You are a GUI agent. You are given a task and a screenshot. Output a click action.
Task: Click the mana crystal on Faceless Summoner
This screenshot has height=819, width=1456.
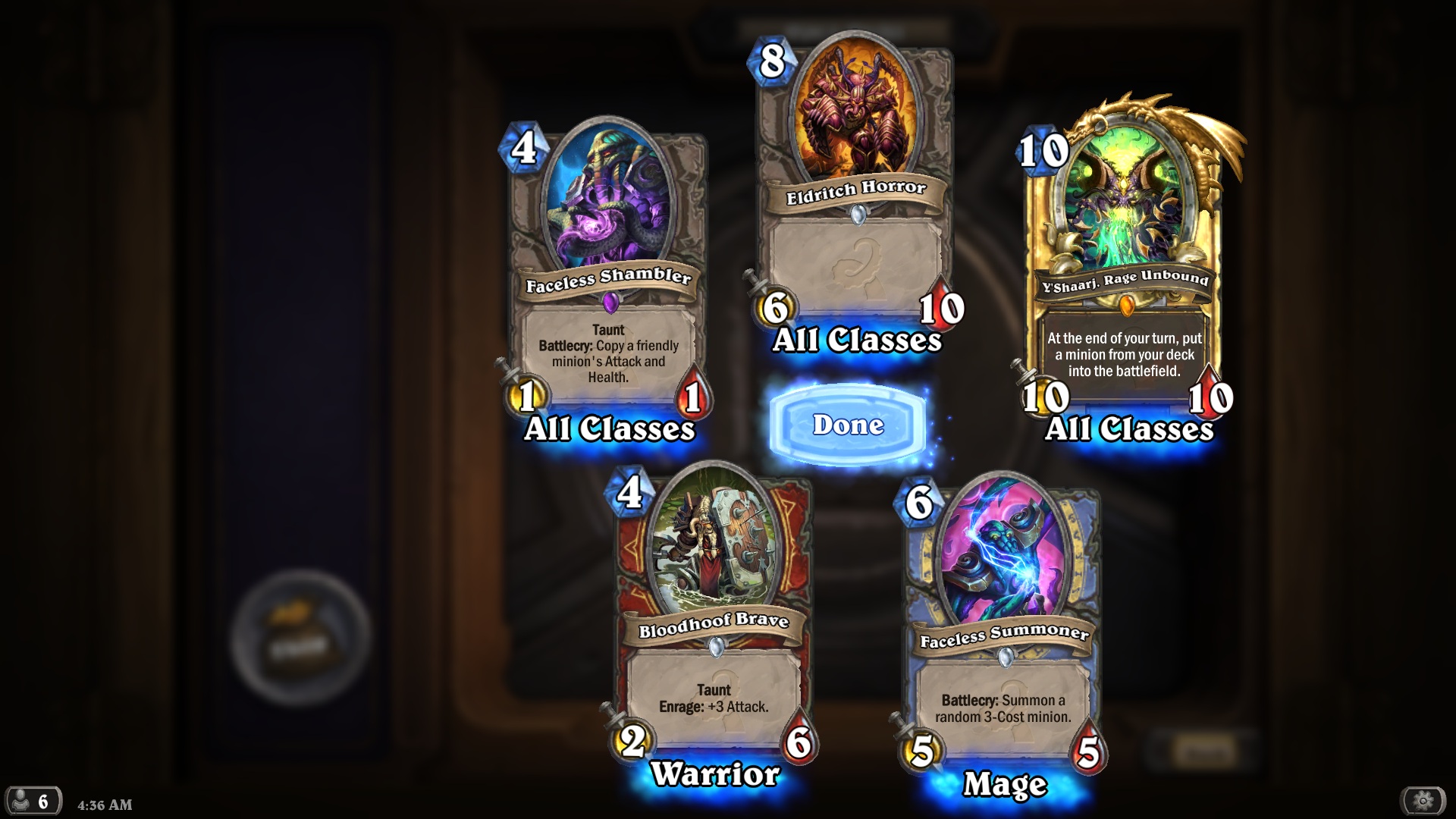click(920, 503)
